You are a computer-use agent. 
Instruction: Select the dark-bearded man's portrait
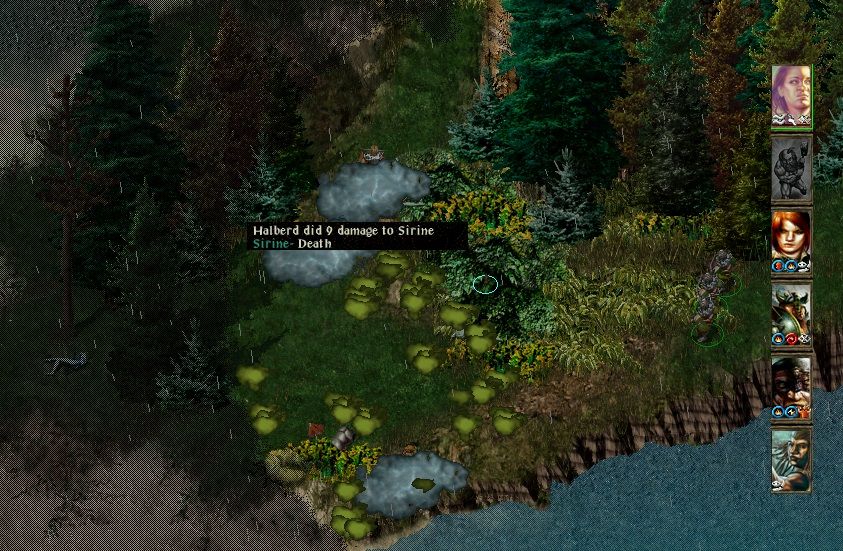791,385
